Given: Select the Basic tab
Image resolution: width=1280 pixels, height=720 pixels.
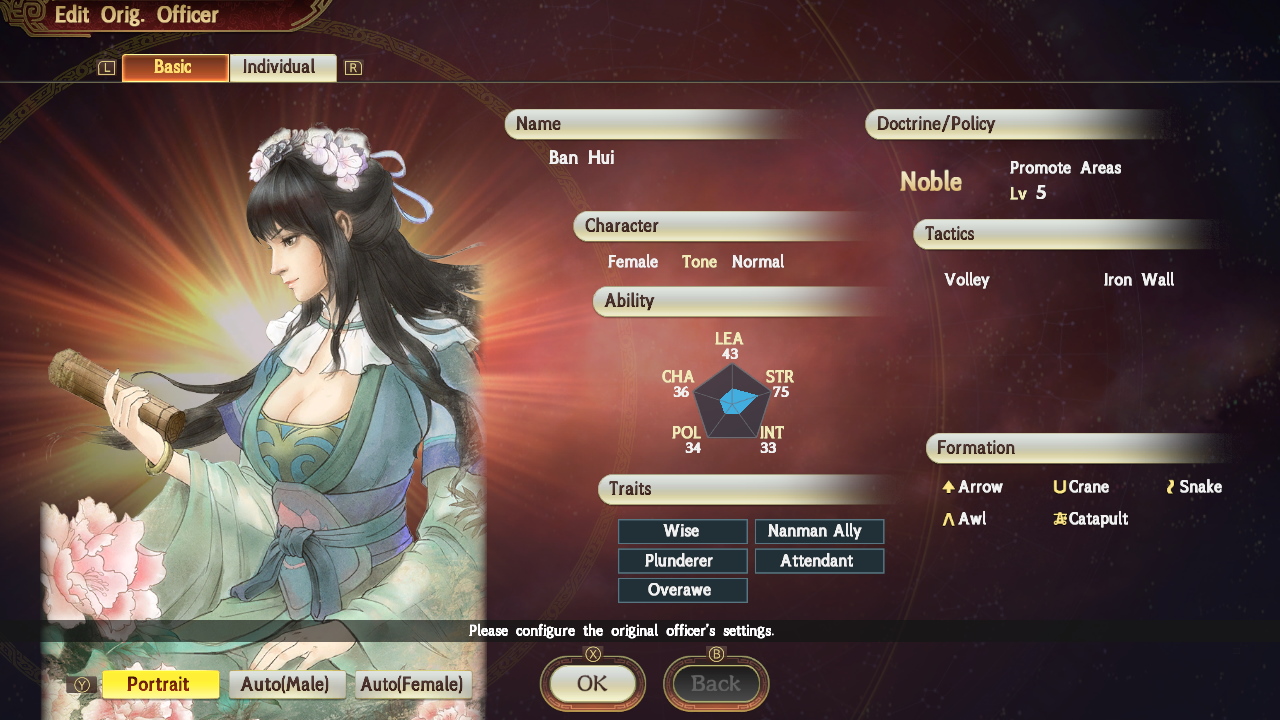Looking at the screenshot, I should tap(174, 67).
